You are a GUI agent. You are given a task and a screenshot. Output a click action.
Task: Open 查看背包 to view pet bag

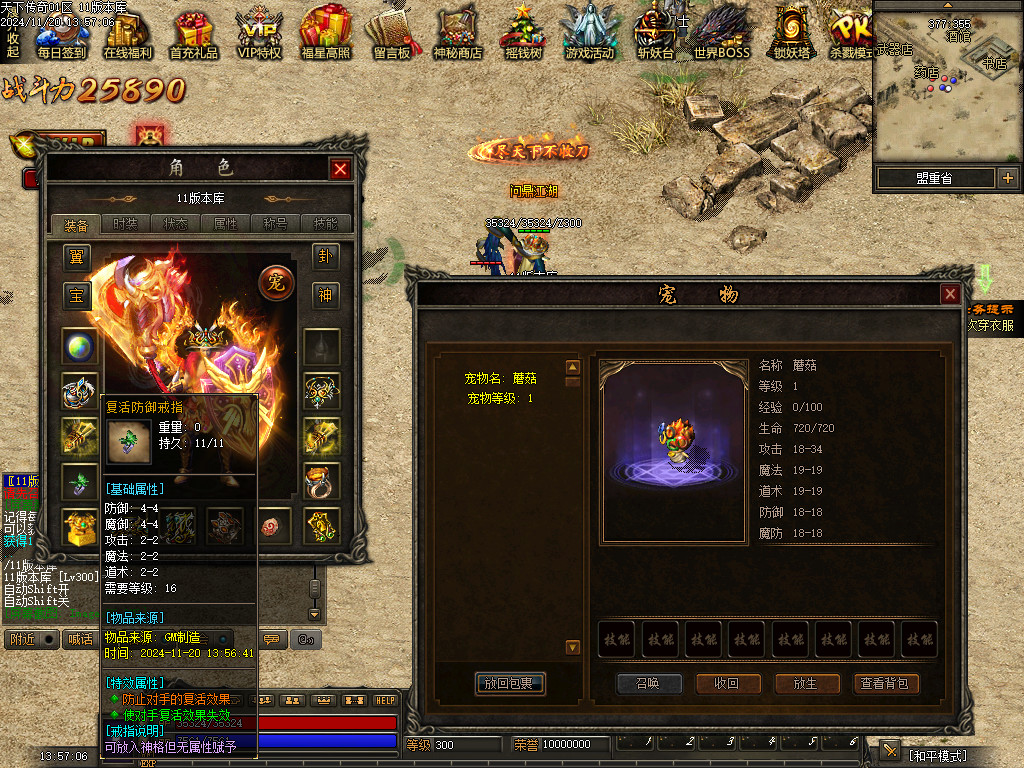(x=885, y=684)
